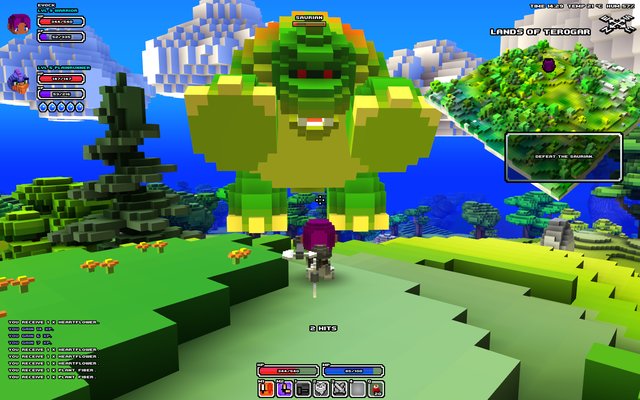
Task: Click the item pickup chat log
Action: (52, 347)
